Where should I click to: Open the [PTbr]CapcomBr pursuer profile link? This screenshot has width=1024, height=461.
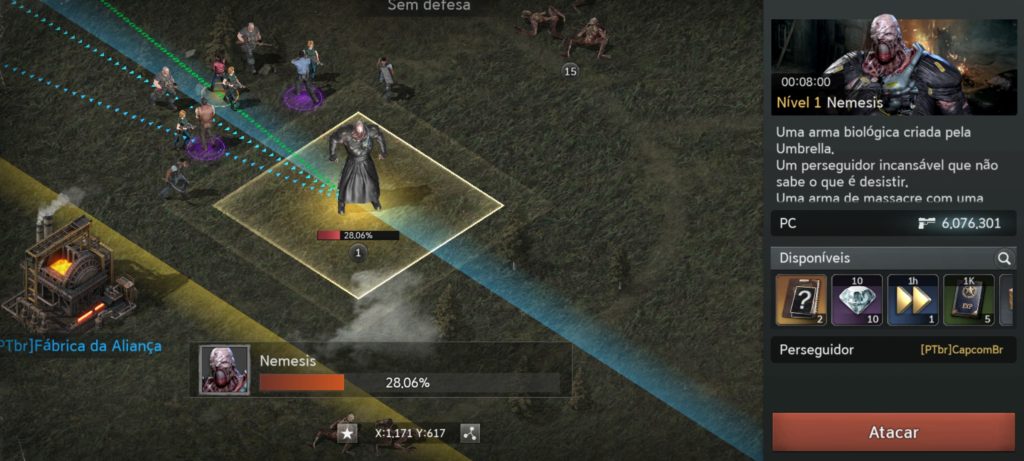pos(967,350)
